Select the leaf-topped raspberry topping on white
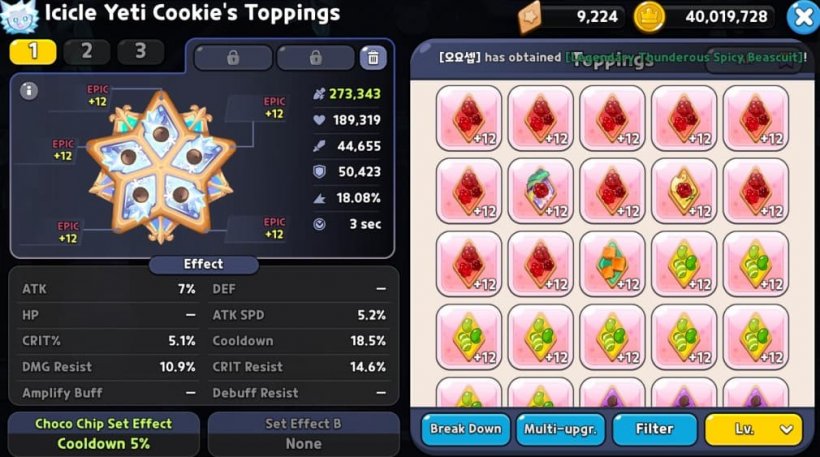 point(540,191)
